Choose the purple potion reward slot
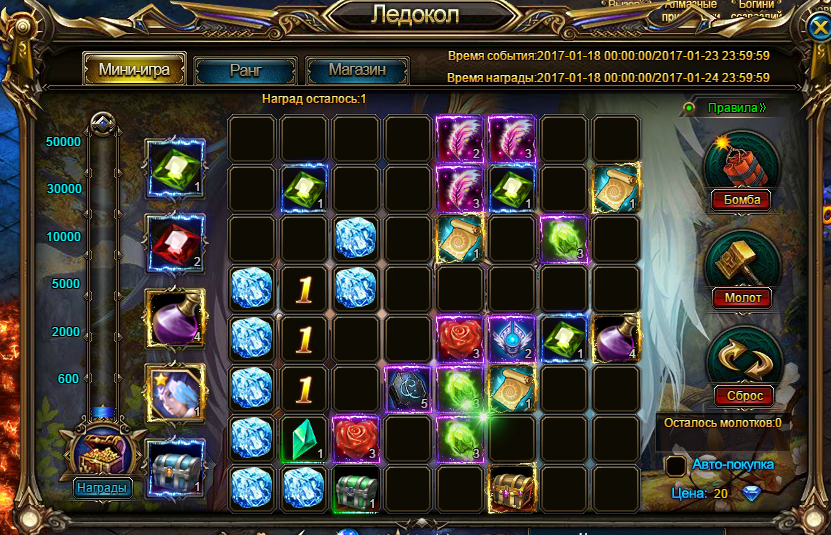The image size is (831, 535). pyautogui.click(x=175, y=319)
